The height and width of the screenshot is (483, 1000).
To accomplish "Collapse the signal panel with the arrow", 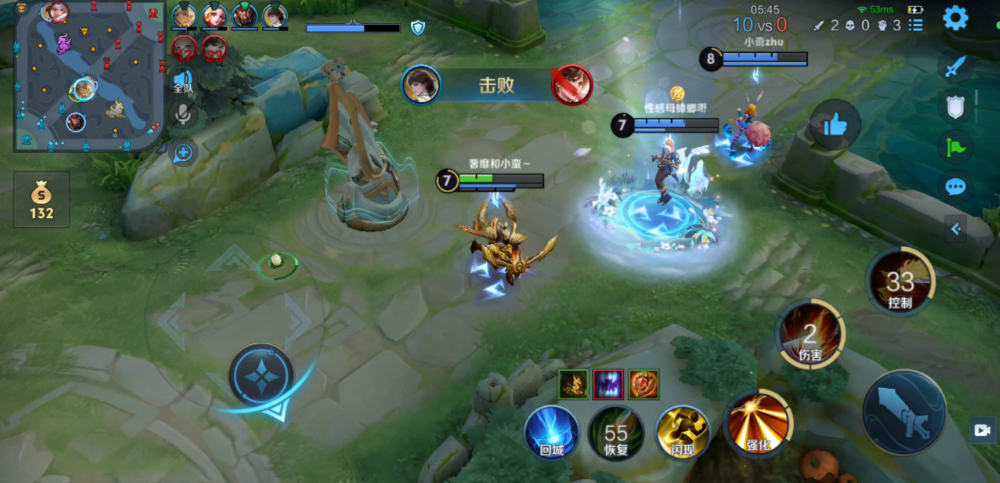I will [955, 229].
